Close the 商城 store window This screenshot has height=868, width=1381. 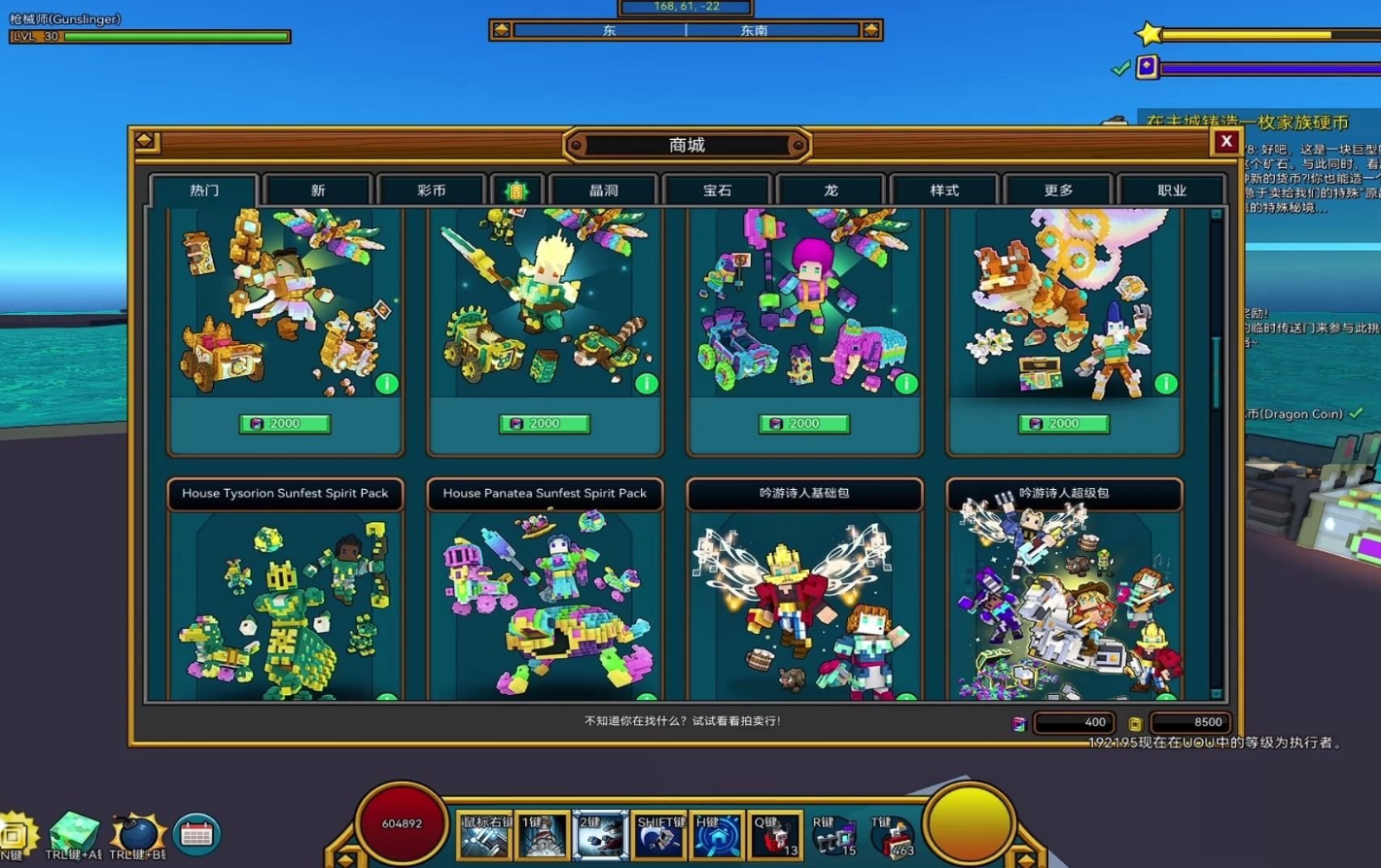point(1225,142)
